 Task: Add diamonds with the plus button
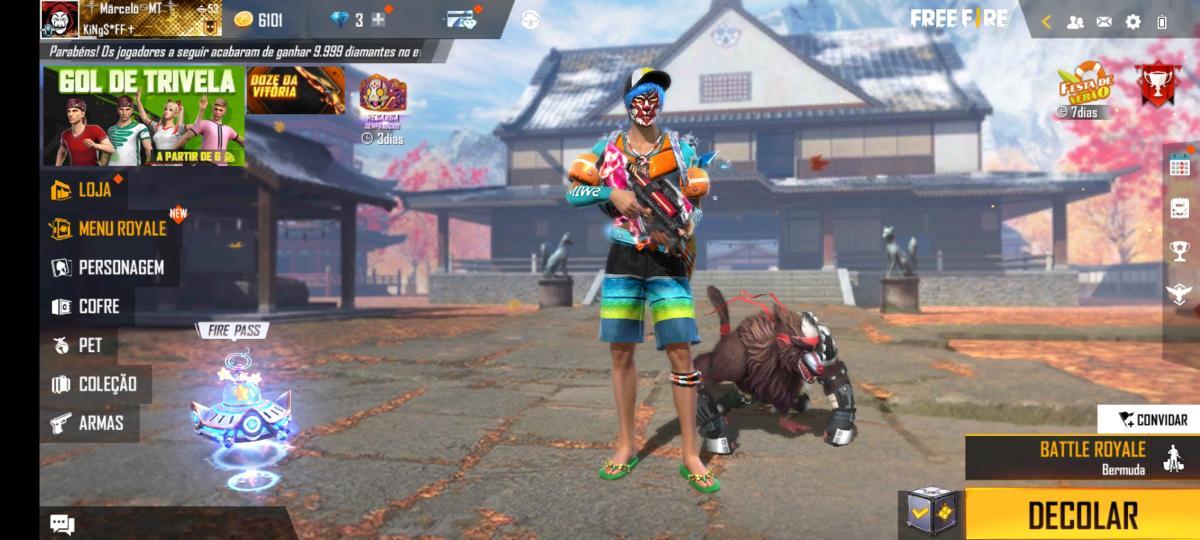[377, 19]
